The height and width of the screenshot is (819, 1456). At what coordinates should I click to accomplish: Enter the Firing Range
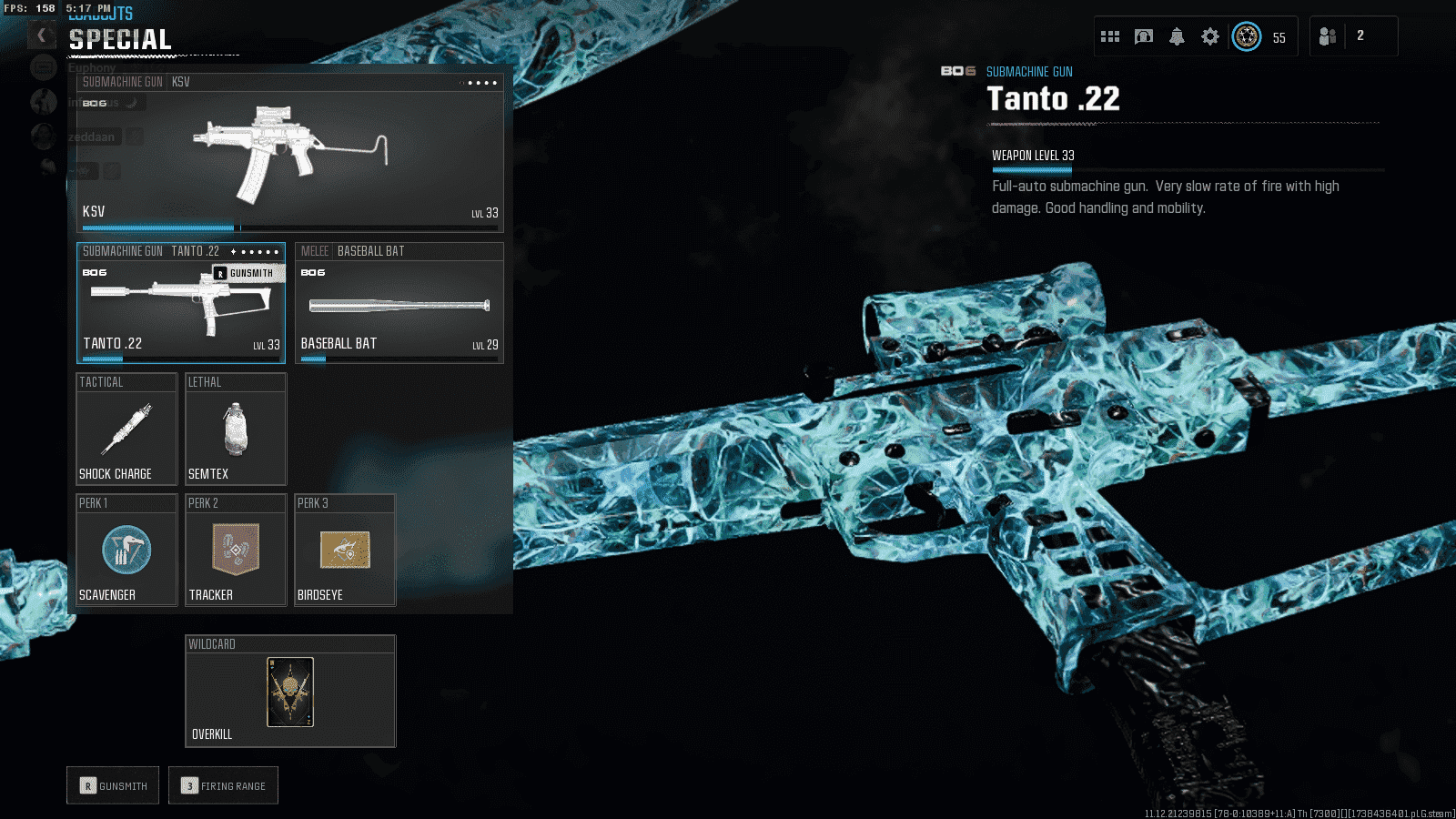point(223,785)
